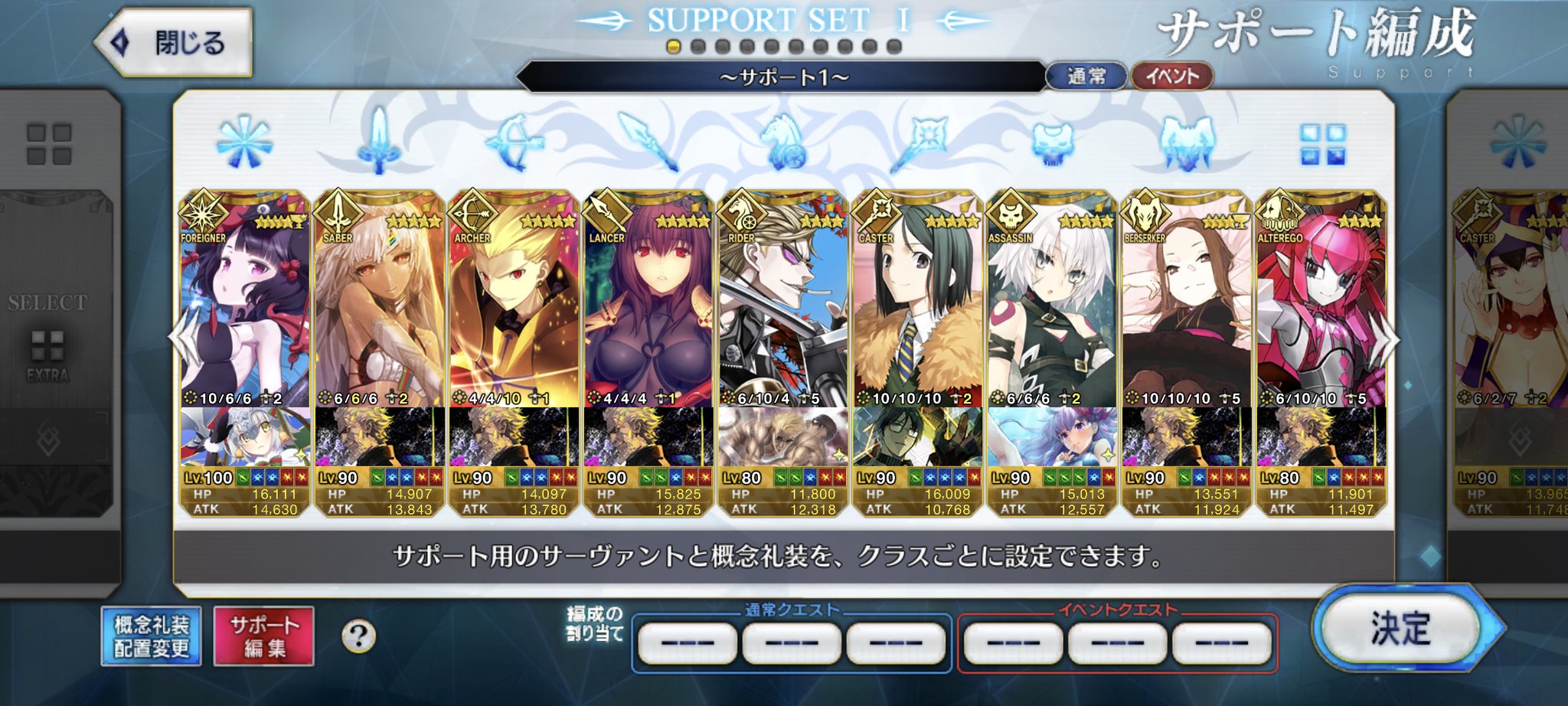Close the support setup with 閉じる
Viewport: 1568px width, 706px height.
[175, 42]
